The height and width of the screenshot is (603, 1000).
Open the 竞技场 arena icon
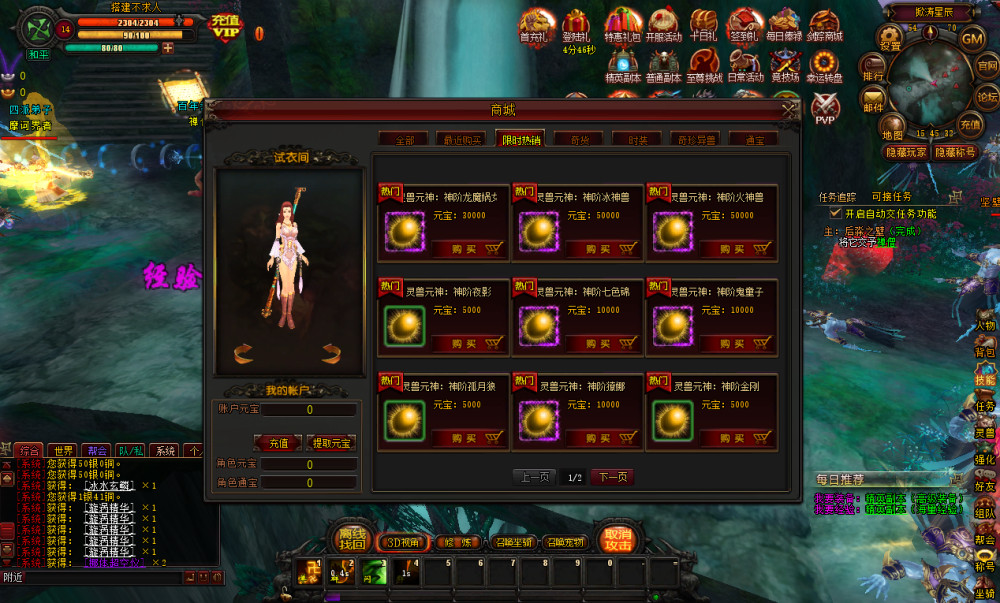[x=786, y=68]
